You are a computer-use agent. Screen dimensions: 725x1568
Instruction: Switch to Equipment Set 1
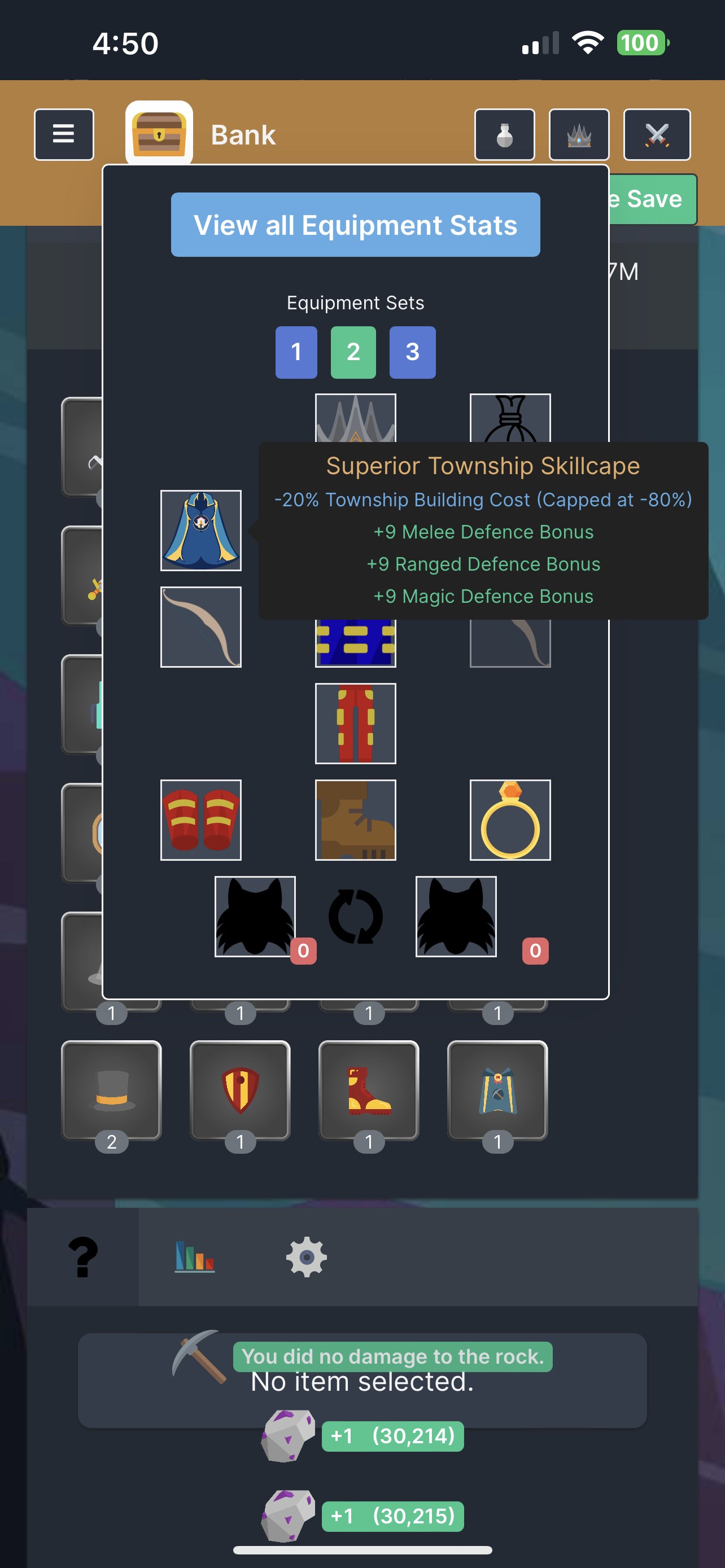point(296,352)
